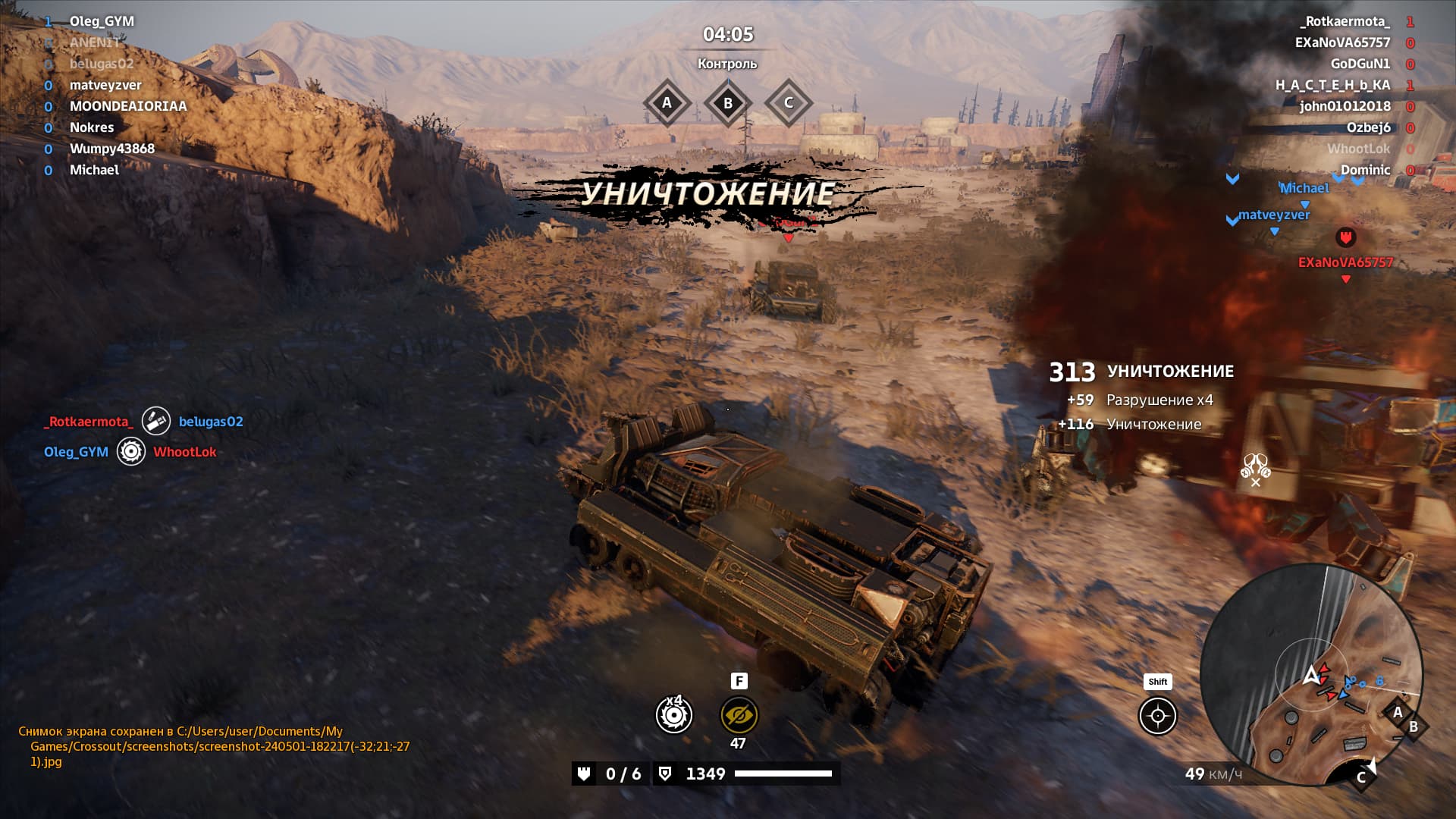Choose MOONDEAIORIAA from the ally roster
The height and width of the screenshot is (819, 1456).
click(x=128, y=106)
